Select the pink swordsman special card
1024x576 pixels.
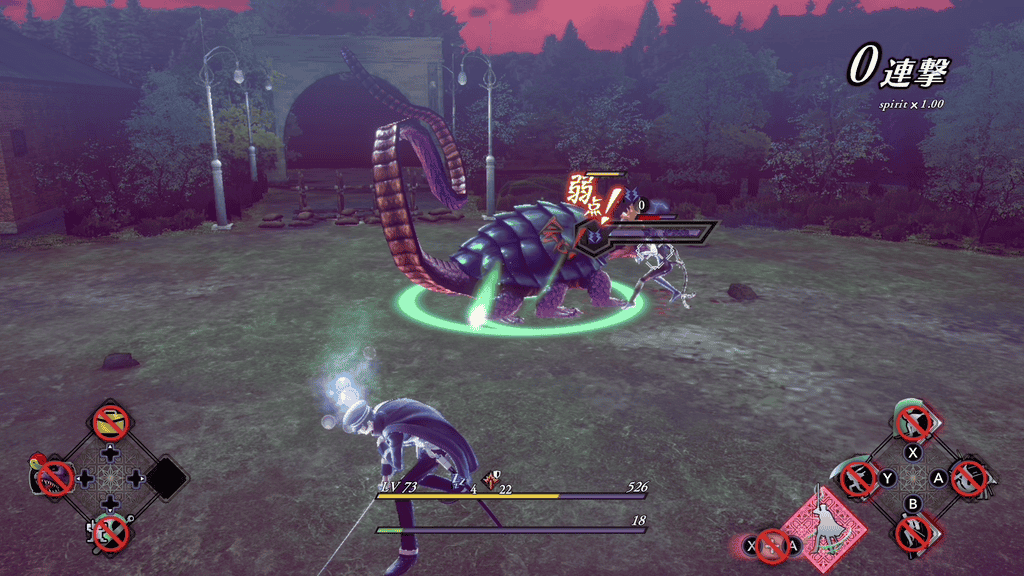[822, 523]
